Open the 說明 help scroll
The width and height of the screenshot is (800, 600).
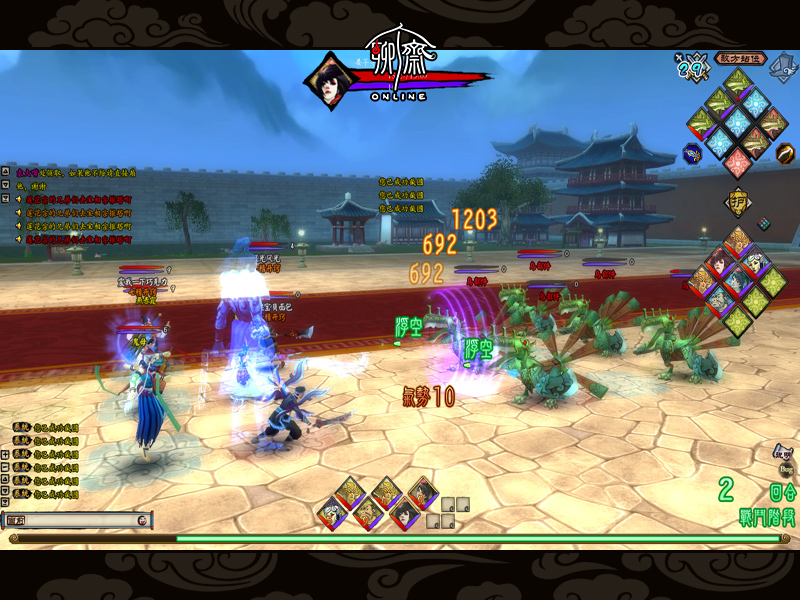pos(783,451)
